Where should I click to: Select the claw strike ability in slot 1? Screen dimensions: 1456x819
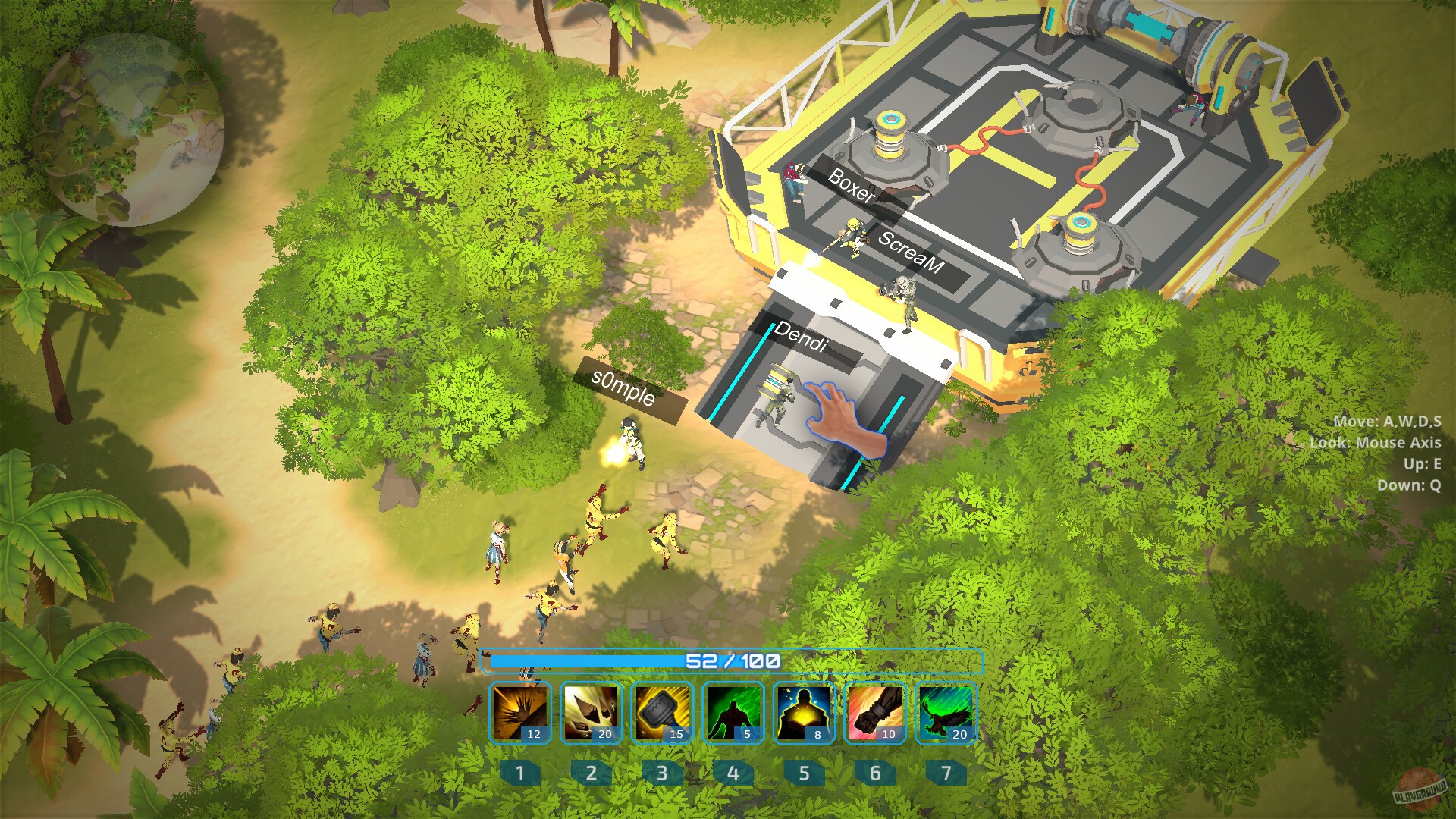coord(520,713)
